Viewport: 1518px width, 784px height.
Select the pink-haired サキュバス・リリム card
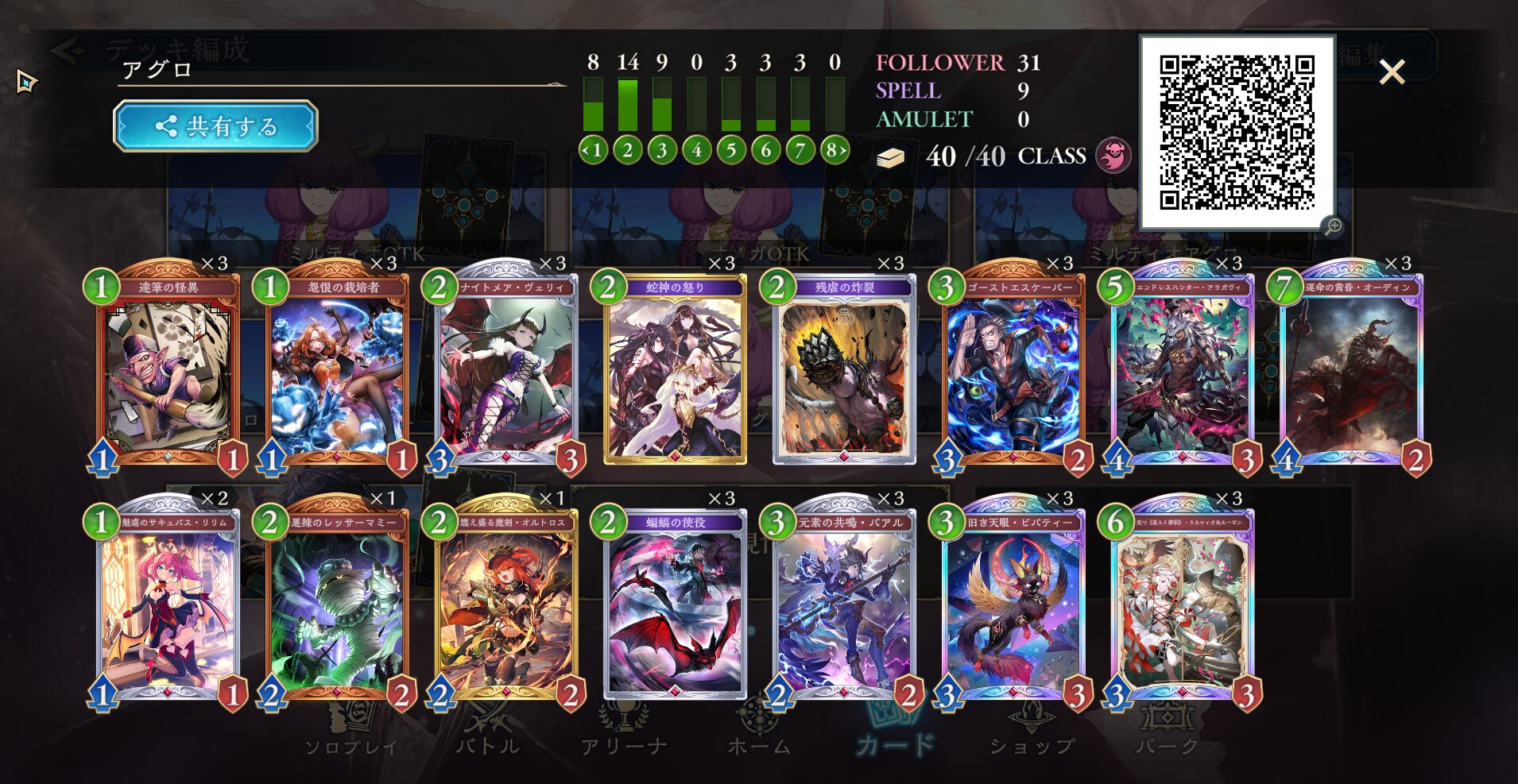pos(168,605)
